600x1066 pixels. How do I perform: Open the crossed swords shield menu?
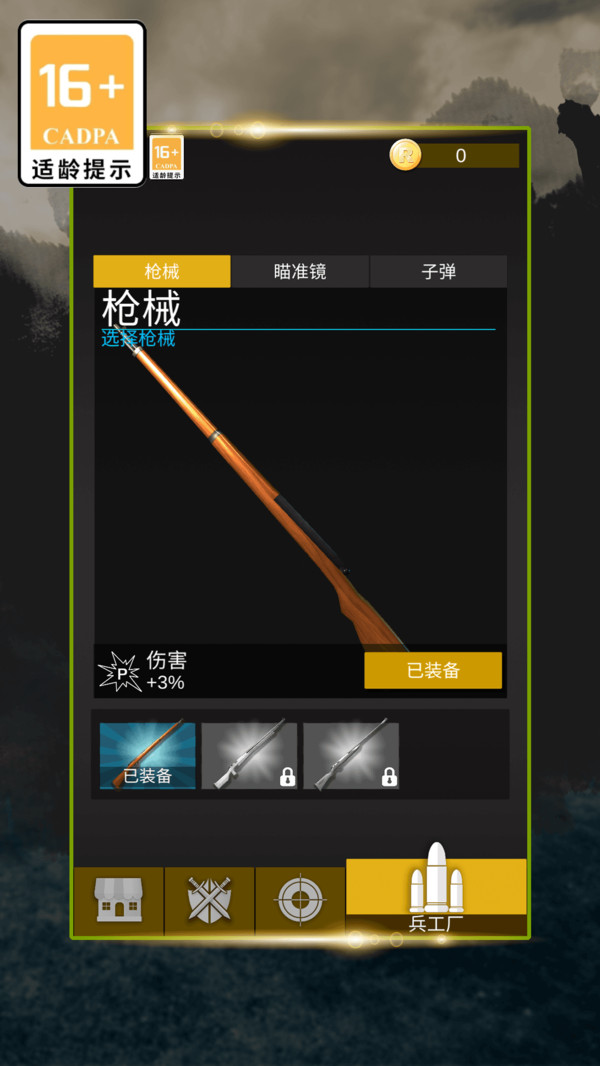209,900
